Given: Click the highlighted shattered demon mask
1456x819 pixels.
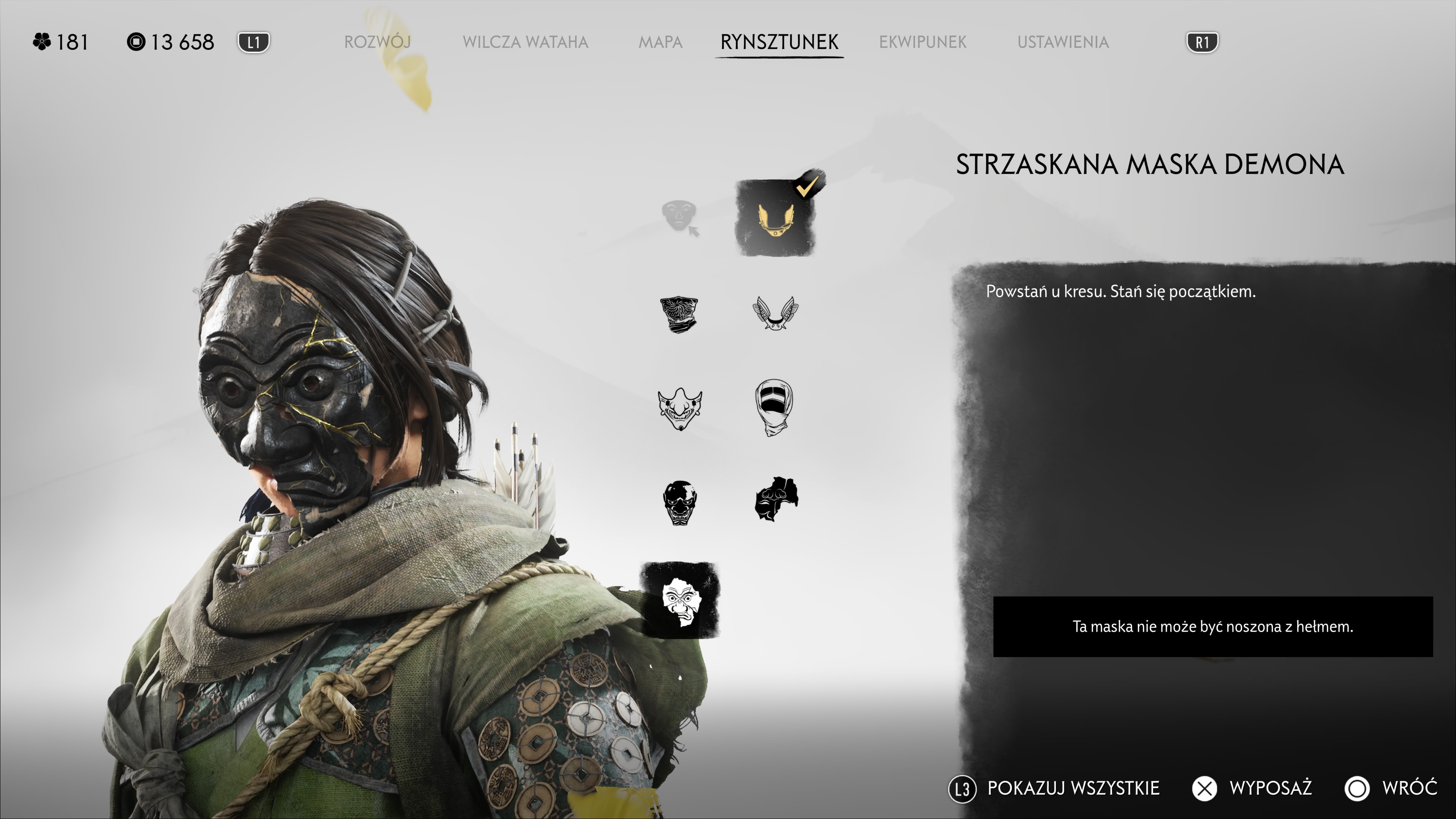Looking at the screenshot, I should [680, 600].
